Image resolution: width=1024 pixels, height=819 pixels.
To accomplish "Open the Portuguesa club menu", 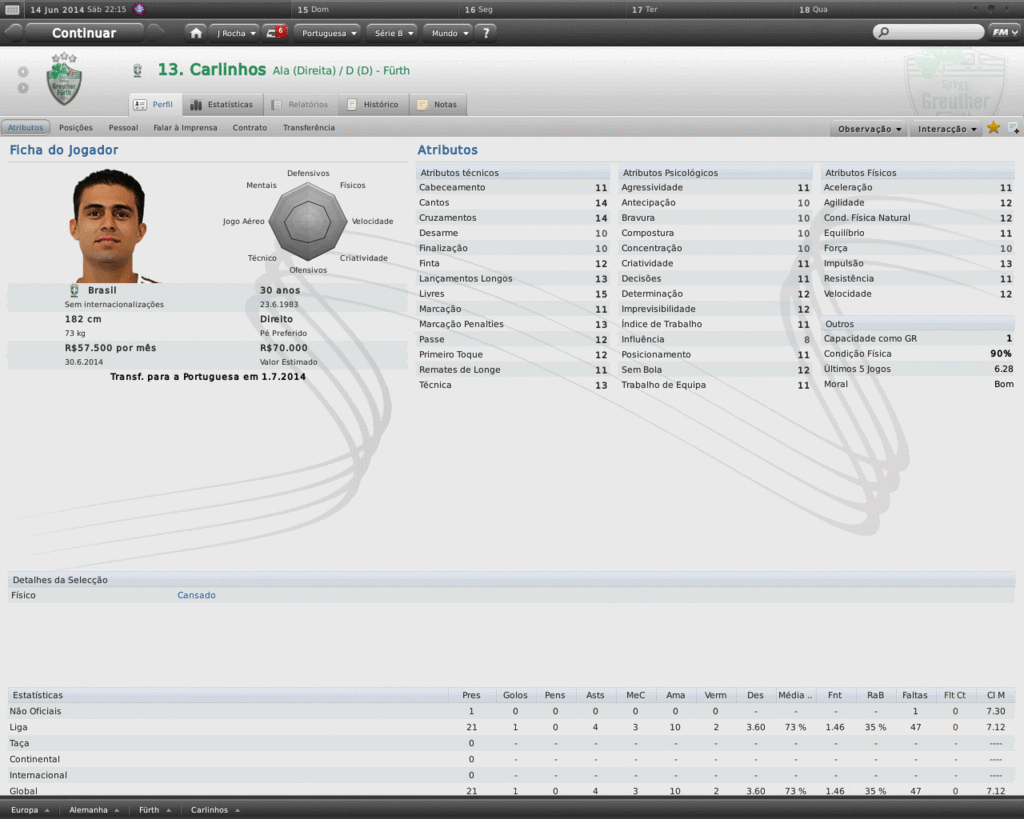I will pyautogui.click(x=329, y=33).
